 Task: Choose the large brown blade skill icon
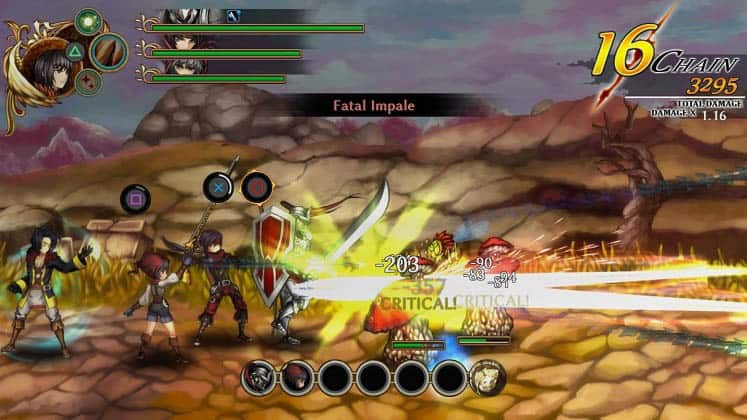click(108, 50)
